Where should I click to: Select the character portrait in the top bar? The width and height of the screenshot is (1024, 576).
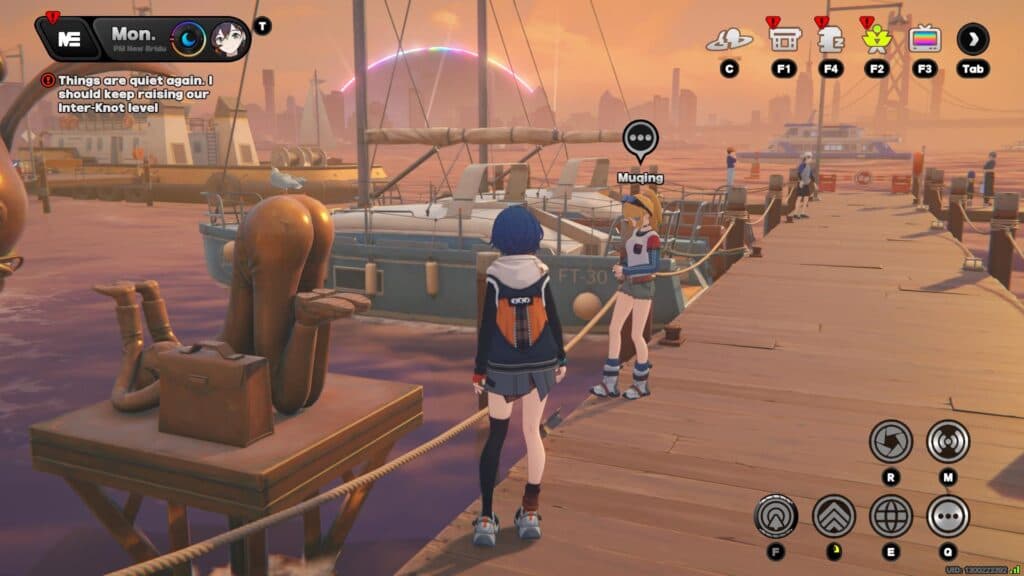pos(226,39)
